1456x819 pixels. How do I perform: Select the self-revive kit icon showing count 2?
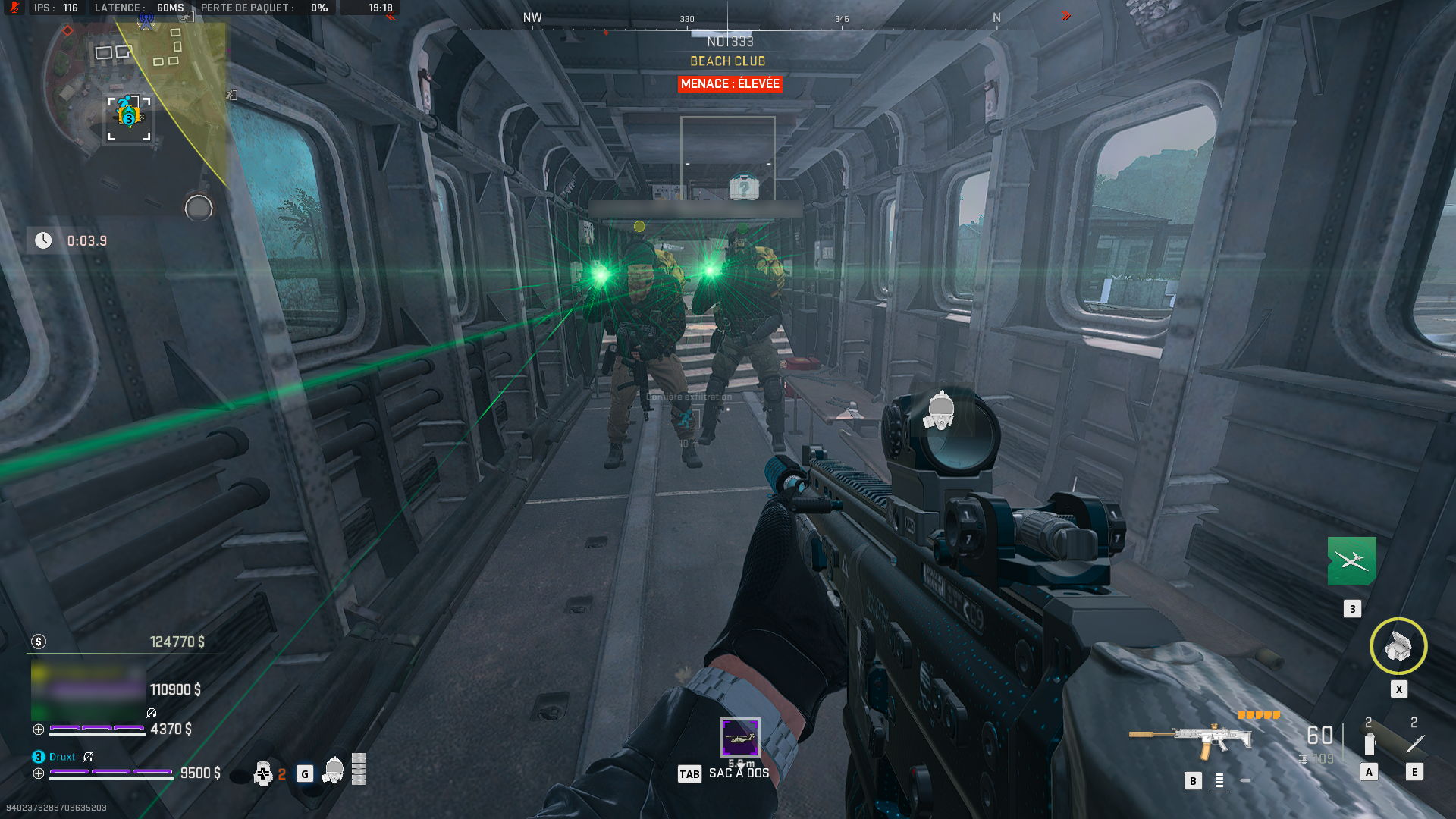tap(263, 773)
